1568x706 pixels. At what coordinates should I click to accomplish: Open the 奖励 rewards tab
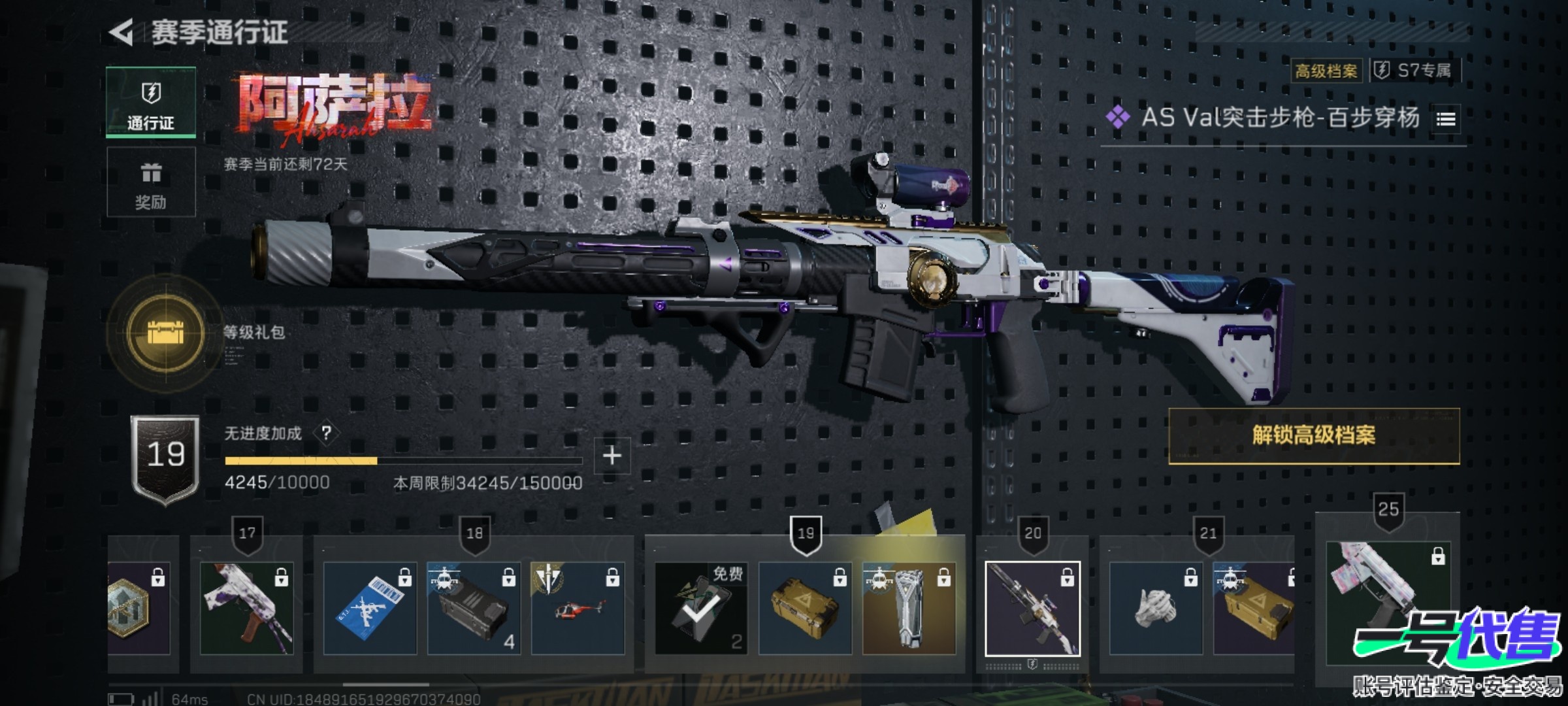click(151, 182)
